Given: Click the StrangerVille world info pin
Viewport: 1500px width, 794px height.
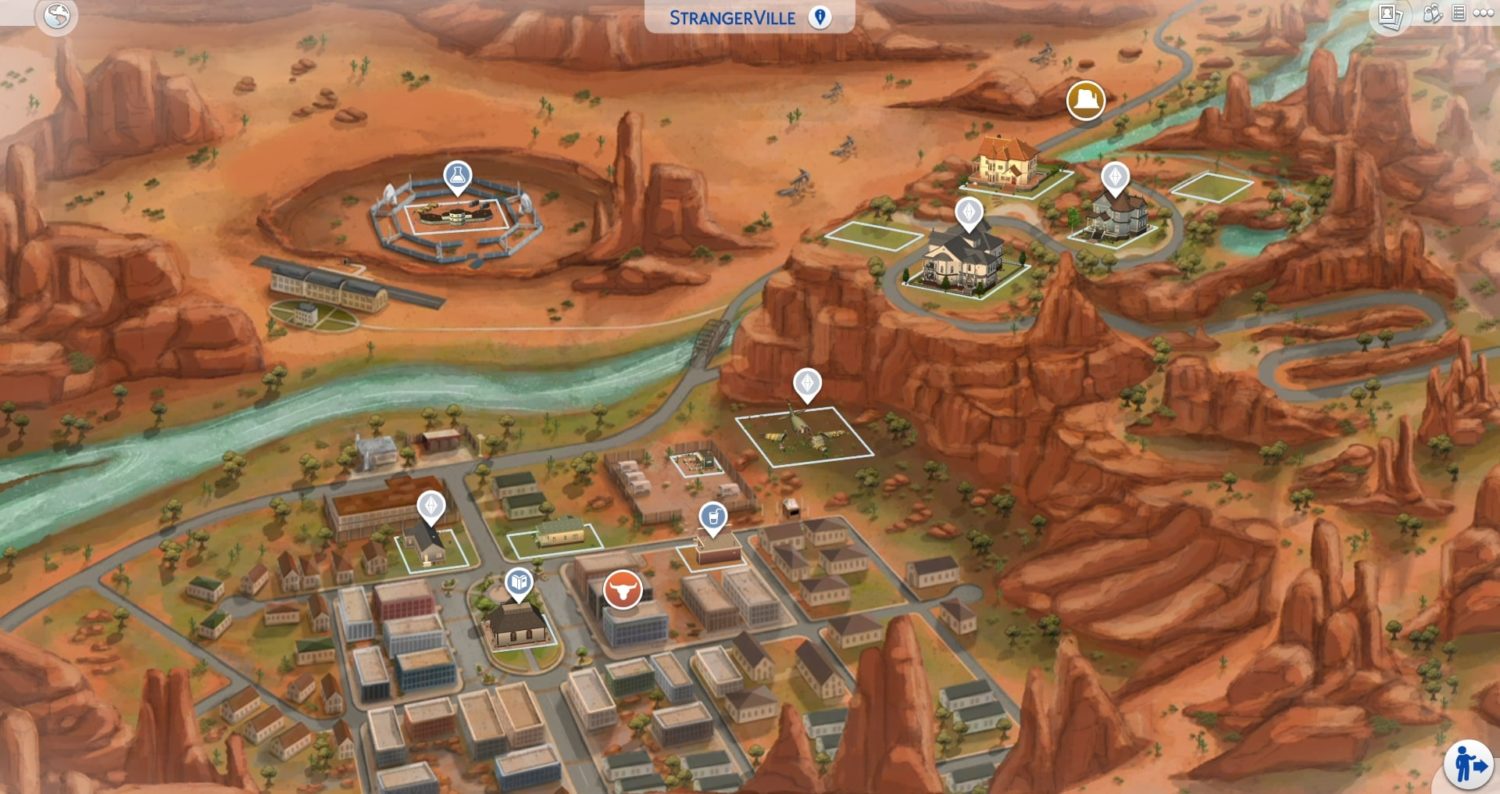Looking at the screenshot, I should coord(820,17).
